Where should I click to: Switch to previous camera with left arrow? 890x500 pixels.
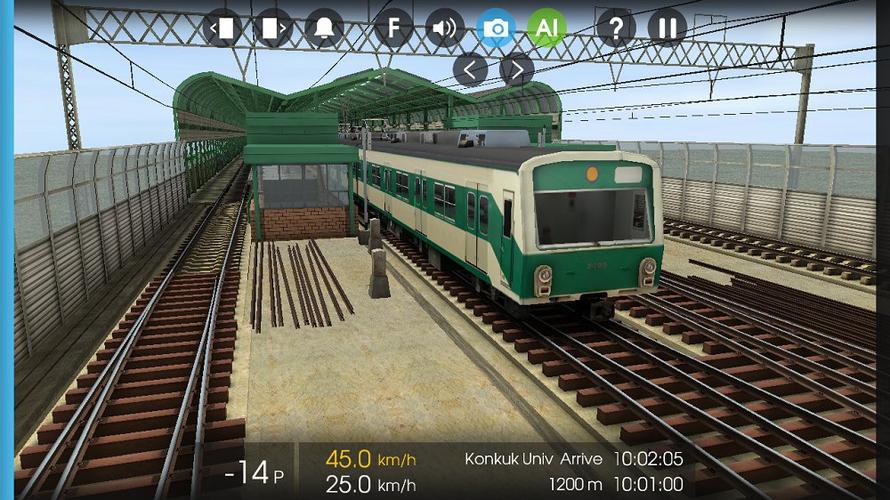(x=470, y=69)
